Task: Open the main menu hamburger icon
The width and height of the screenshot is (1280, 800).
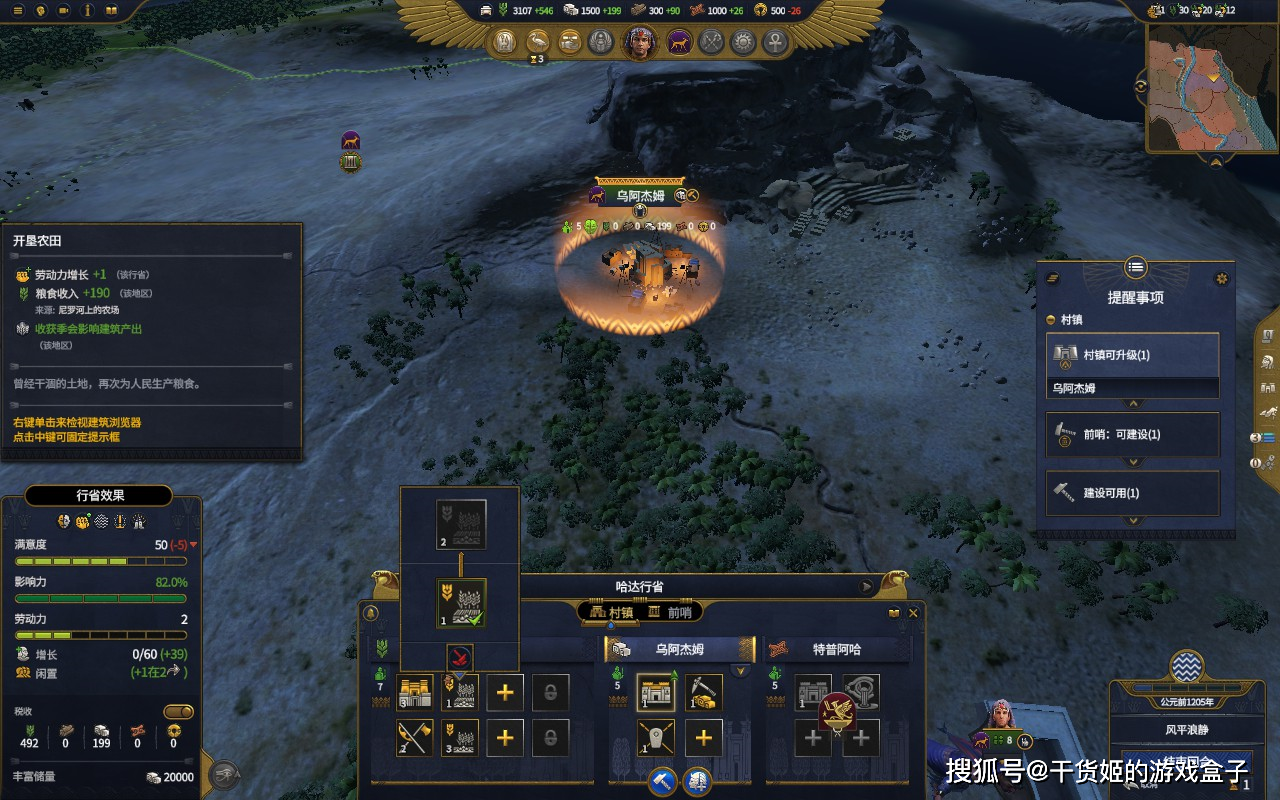Action: coord(17,10)
